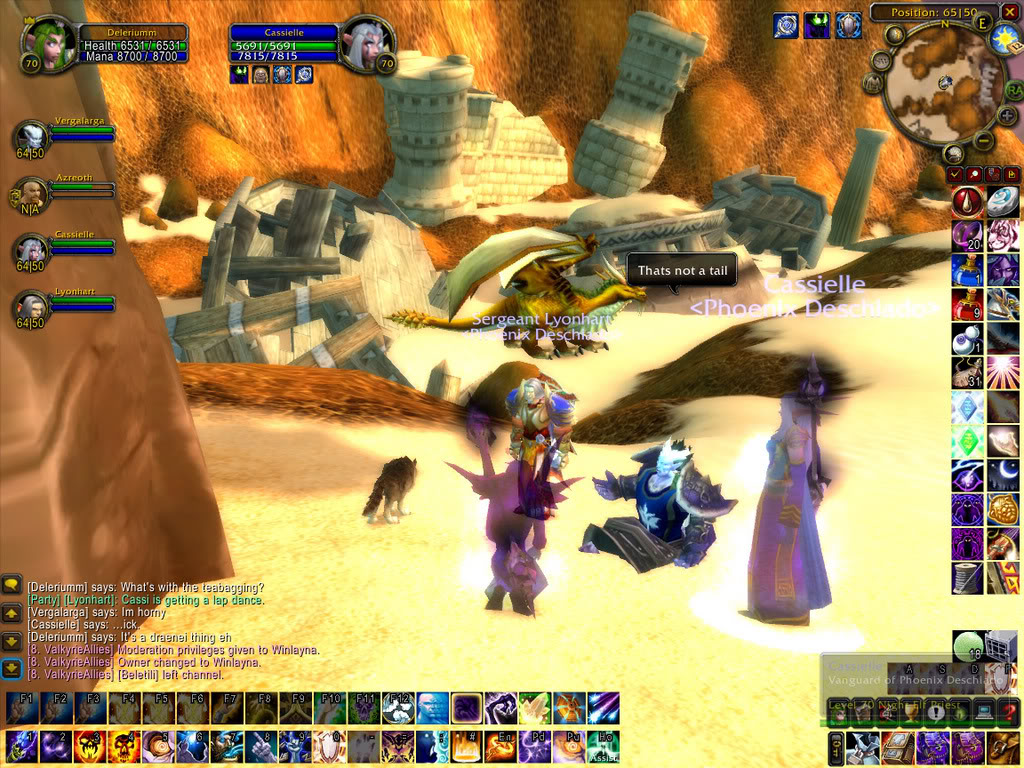Image resolution: width=1024 pixels, height=768 pixels.
Task: Click the shield buff icon near minimap
Action: pyautogui.click(x=849, y=25)
